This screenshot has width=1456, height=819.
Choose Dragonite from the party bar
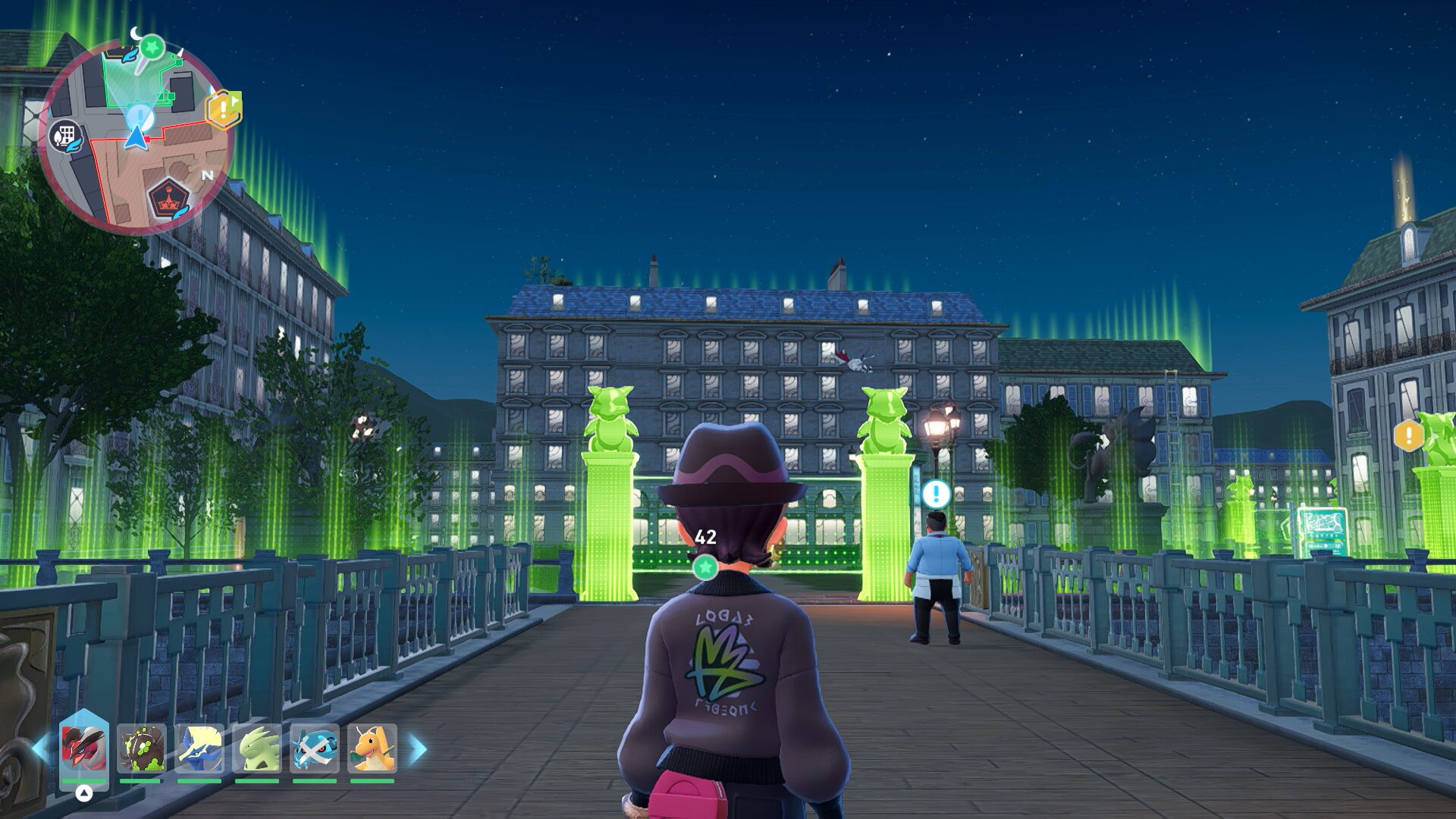pos(372,748)
